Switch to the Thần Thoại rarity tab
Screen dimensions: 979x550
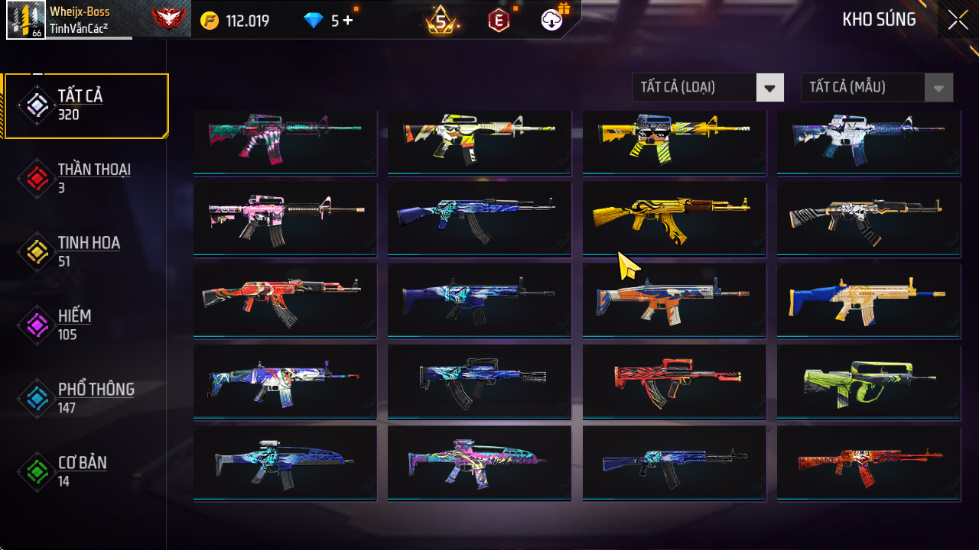click(x=85, y=177)
